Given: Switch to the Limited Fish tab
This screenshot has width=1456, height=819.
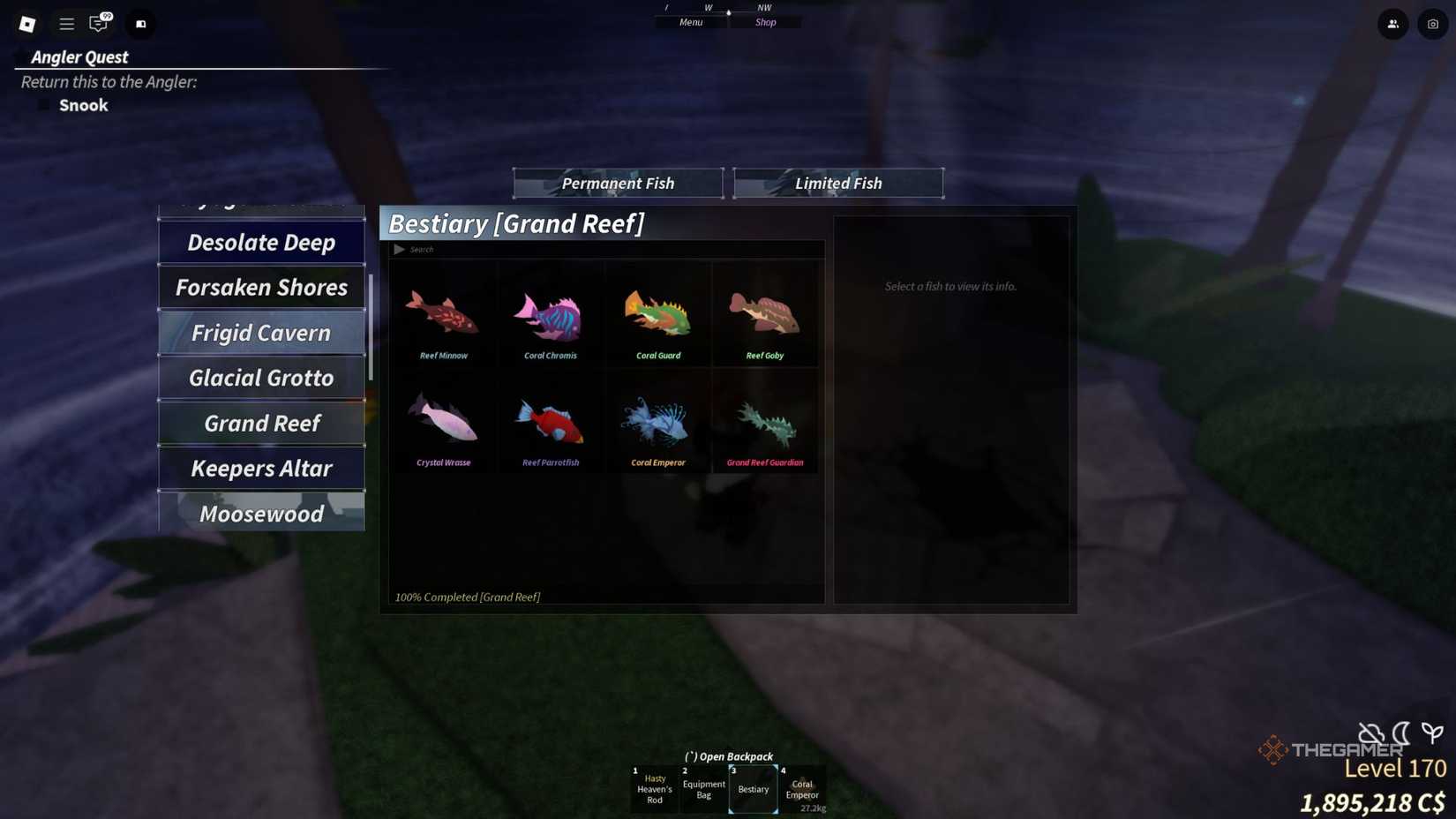Looking at the screenshot, I should pos(837,183).
